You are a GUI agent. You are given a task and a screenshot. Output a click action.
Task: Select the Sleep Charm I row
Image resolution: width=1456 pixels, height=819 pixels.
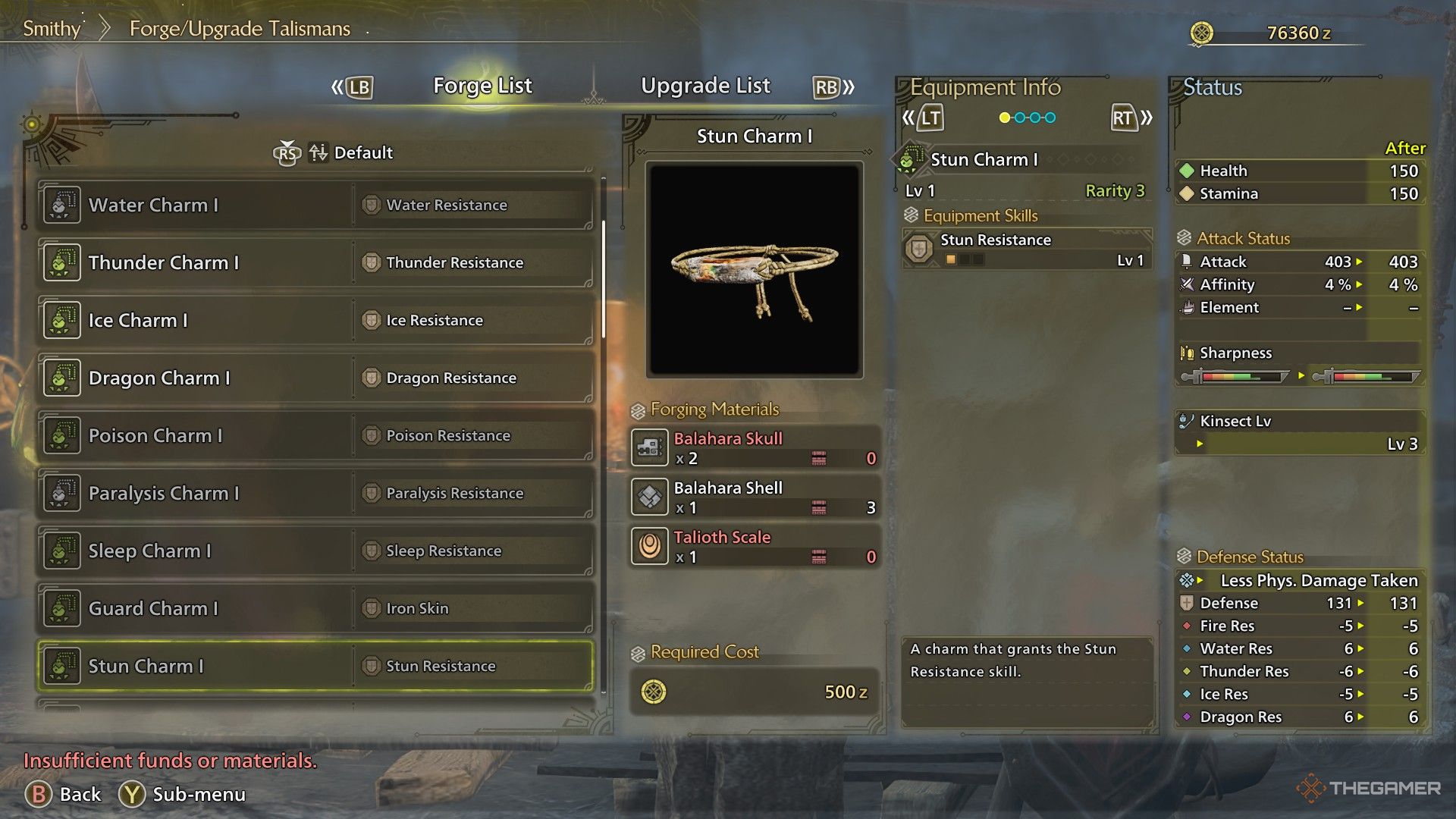pos(315,551)
